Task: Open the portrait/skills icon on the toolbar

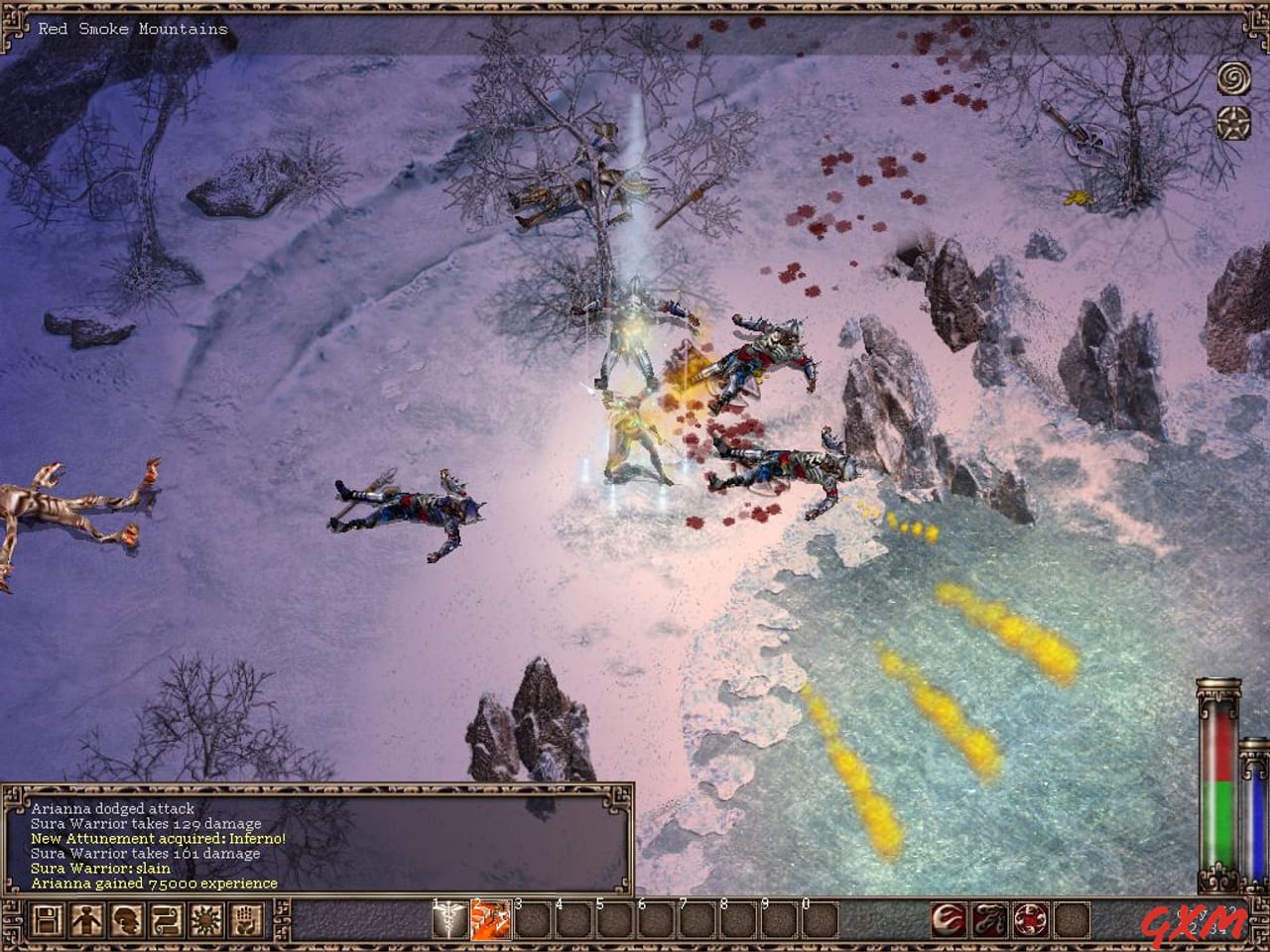Action: (x=127, y=920)
